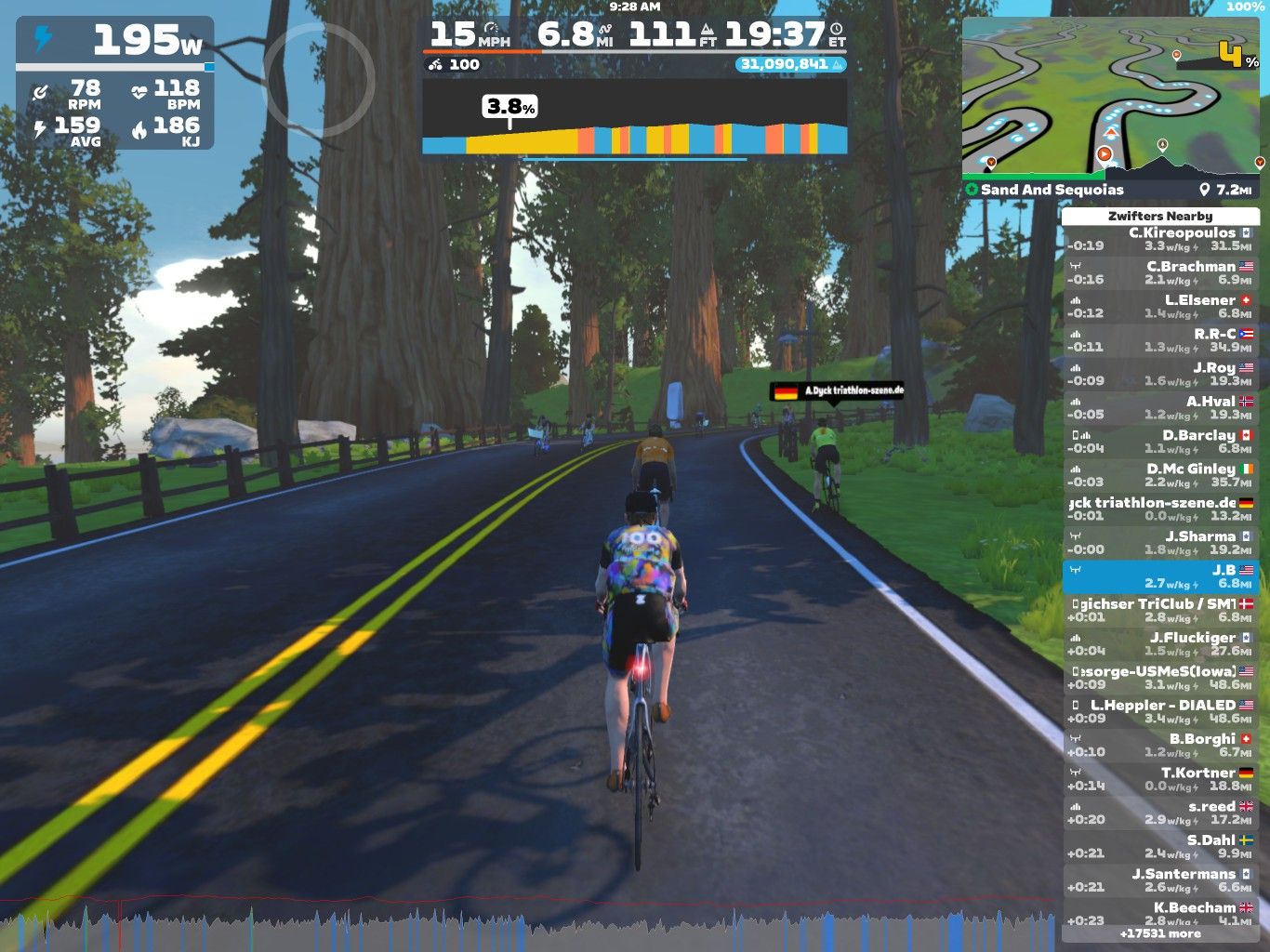Click the empty power-up ring
The width and height of the screenshot is (1270, 952).
pyautogui.click(x=319, y=80)
